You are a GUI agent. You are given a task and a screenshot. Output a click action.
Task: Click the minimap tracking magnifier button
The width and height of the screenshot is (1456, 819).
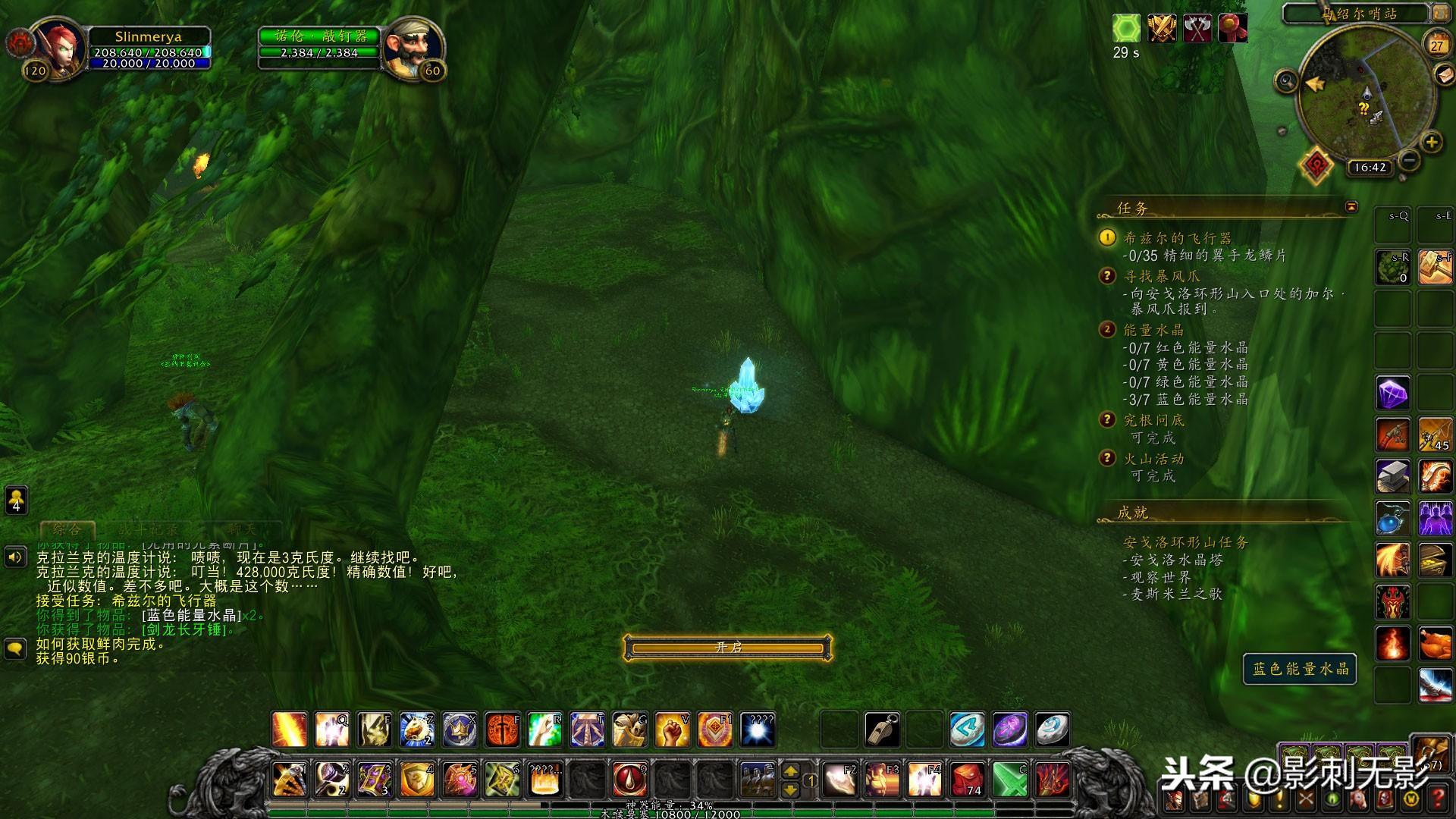tap(1286, 81)
